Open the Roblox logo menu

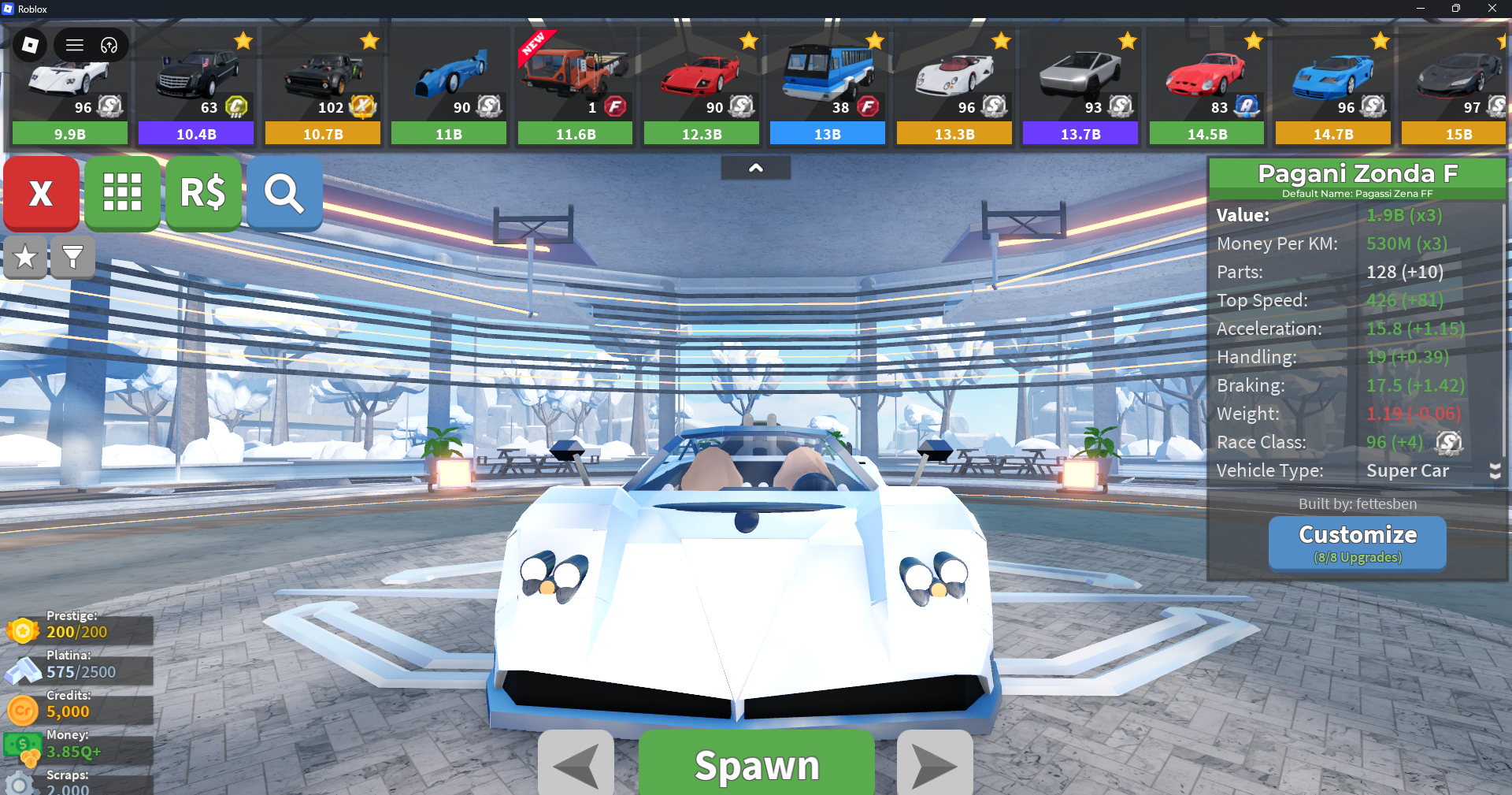point(30,45)
